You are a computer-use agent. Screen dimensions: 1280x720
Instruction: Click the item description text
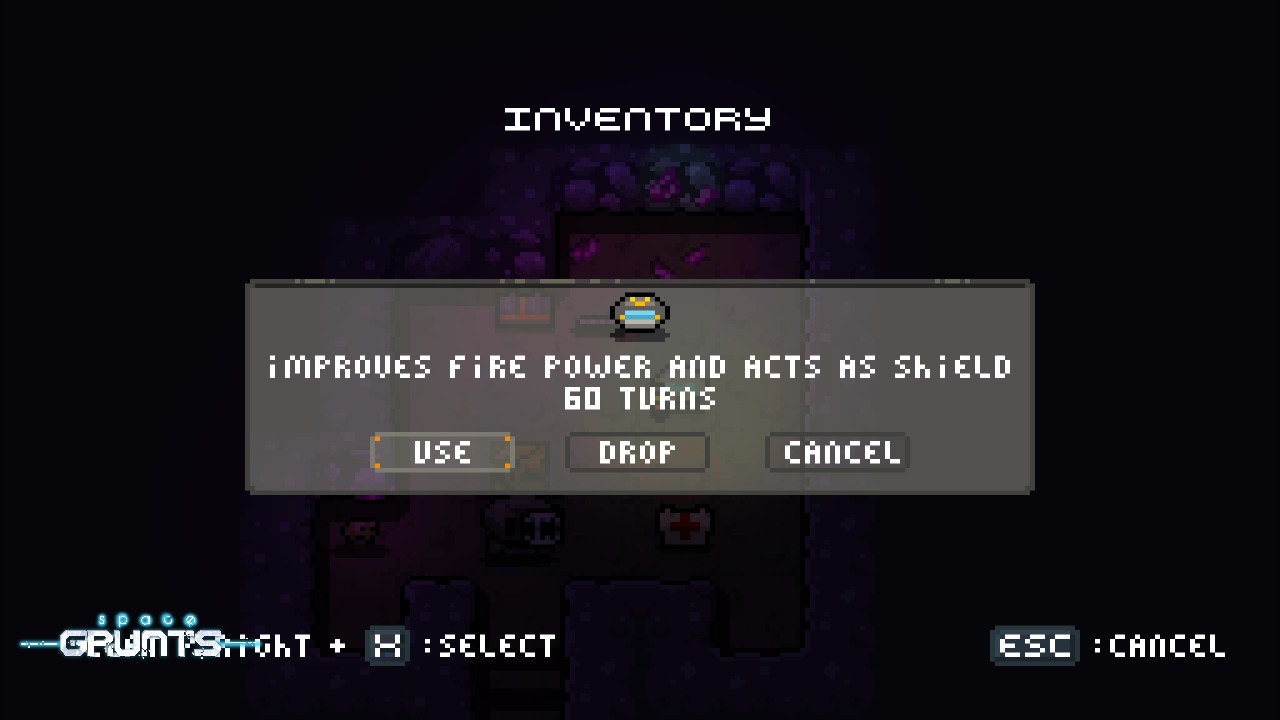point(640,367)
